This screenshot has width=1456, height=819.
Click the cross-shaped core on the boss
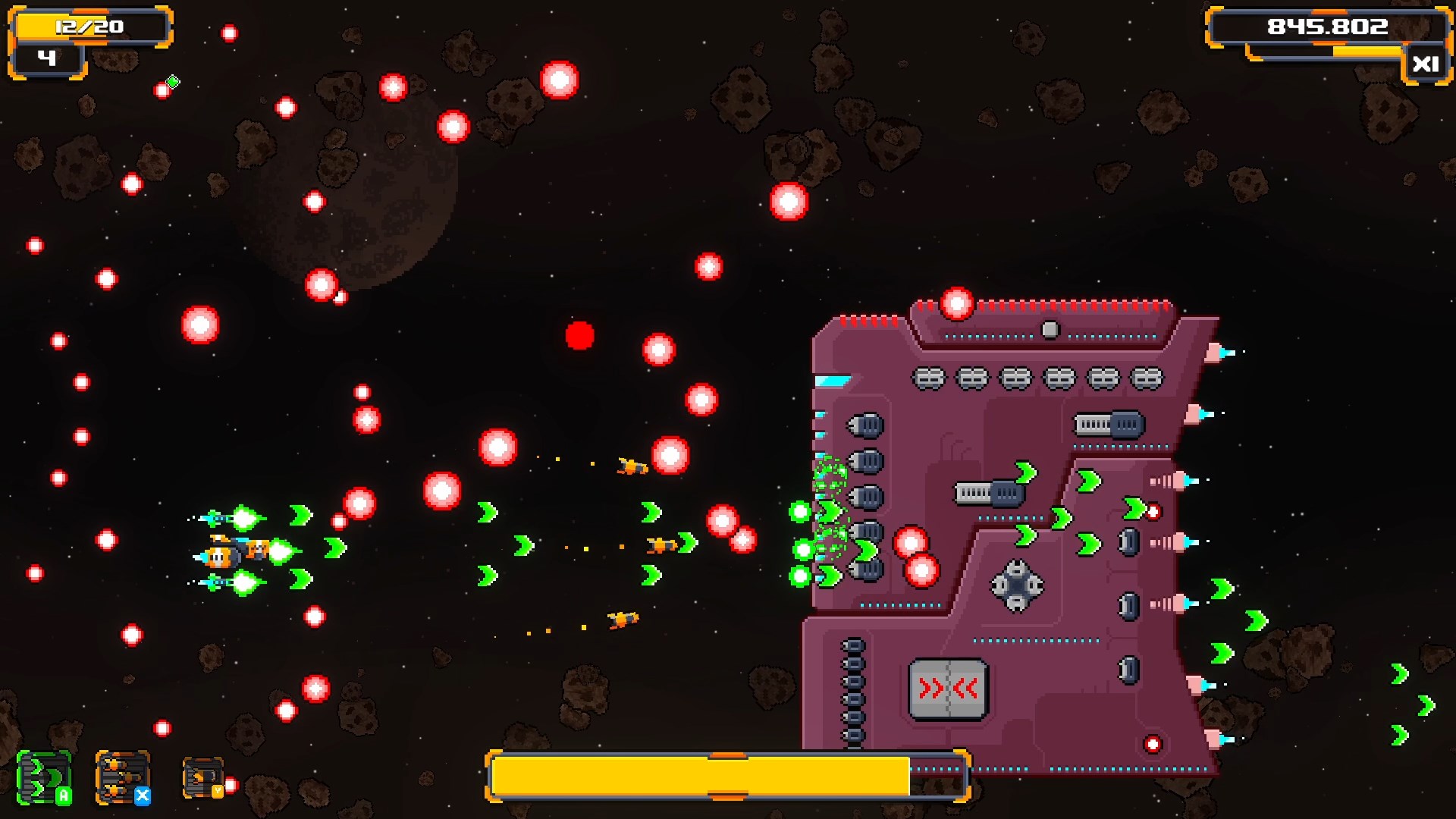(1016, 584)
